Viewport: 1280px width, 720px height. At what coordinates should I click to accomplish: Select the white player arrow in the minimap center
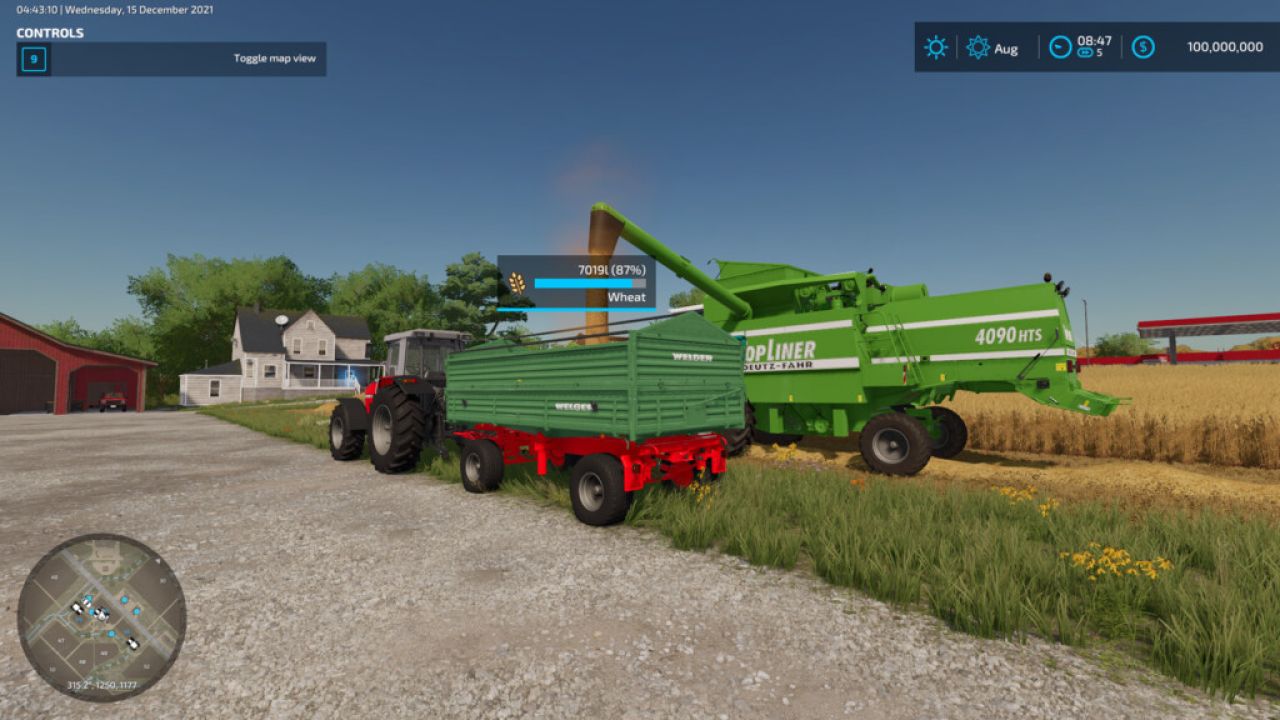(x=101, y=613)
